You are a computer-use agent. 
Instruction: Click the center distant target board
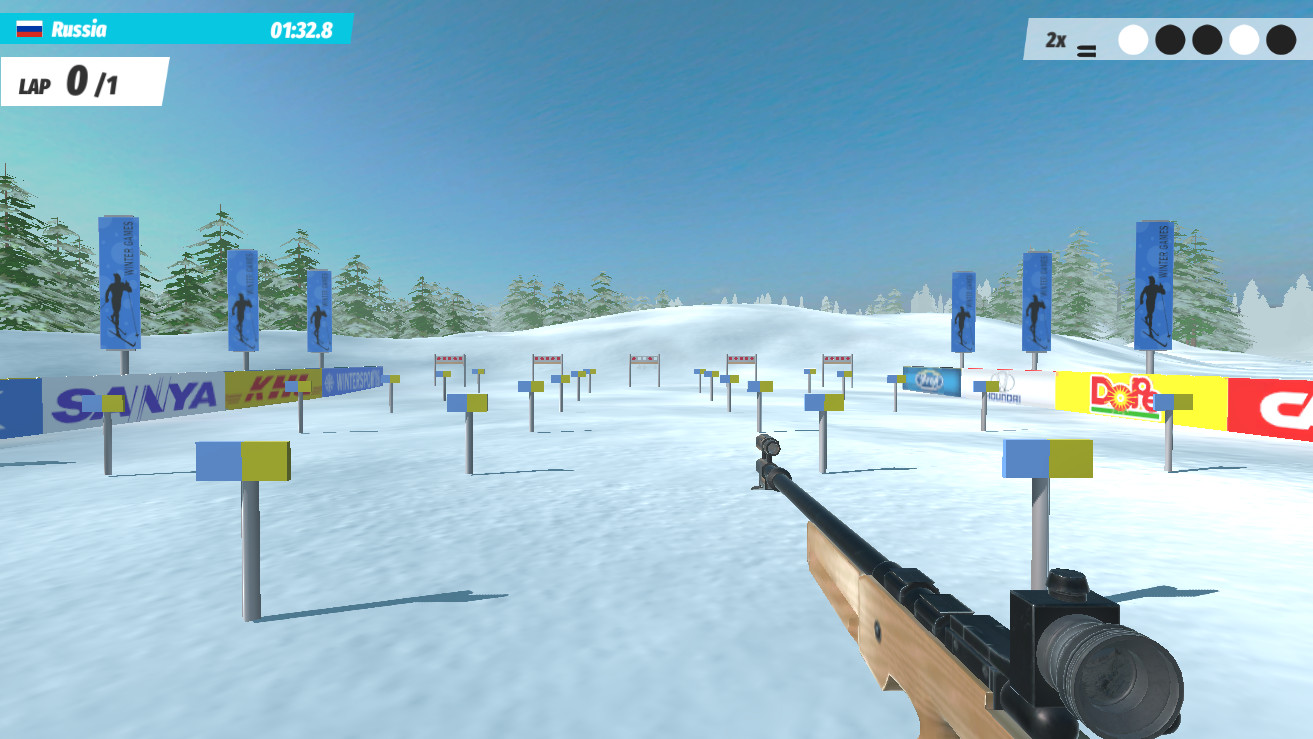pyautogui.click(x=645, y=360)
